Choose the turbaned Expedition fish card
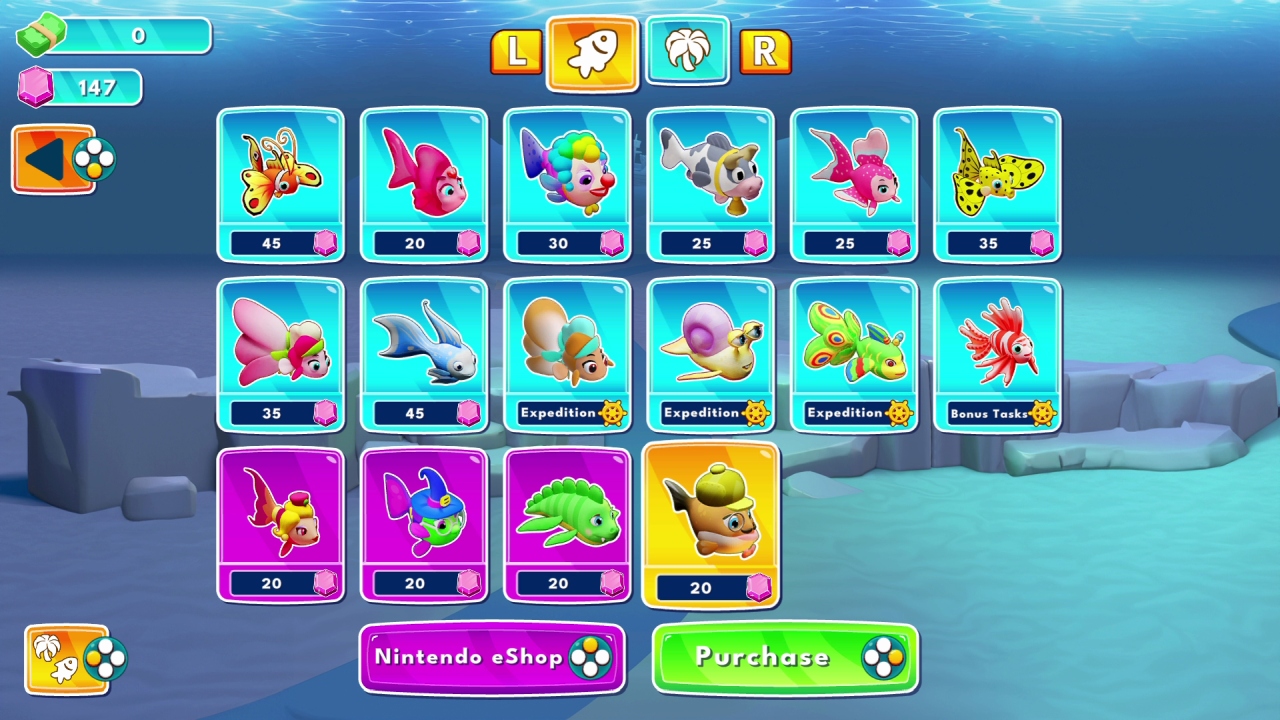Screen dimensions: 1280x720 pos(568,355)
